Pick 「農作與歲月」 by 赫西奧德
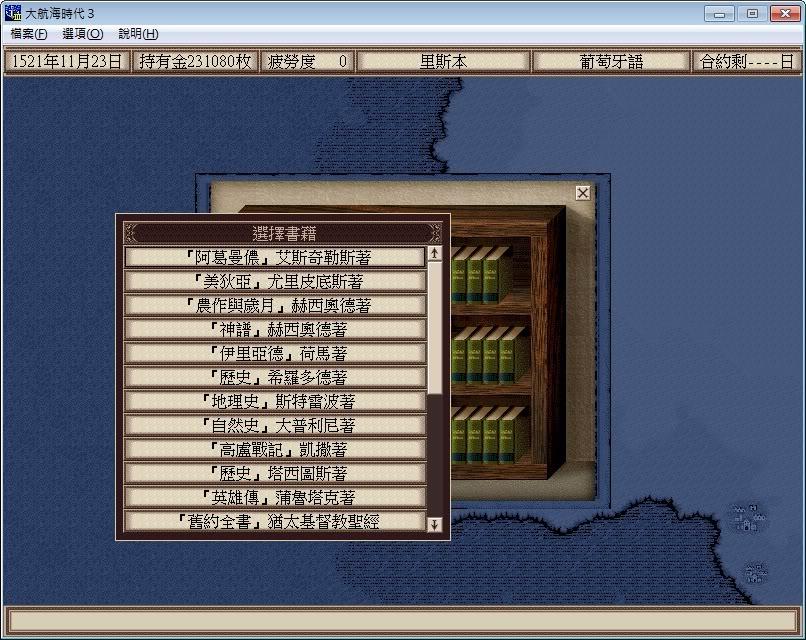The image size is (806, 640). (275, 305)
